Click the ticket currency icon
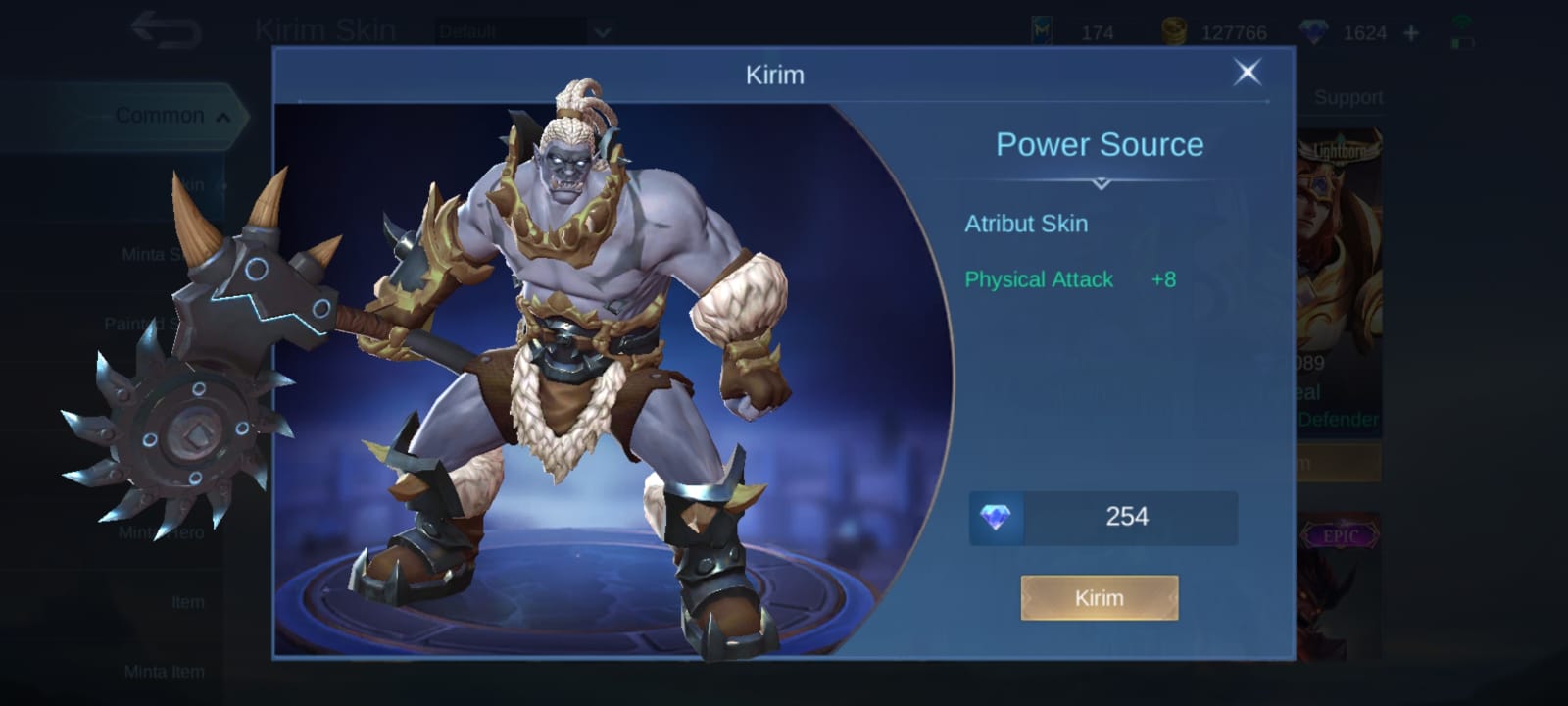This screenshot has height=706, width=1568. pos(1040,29)
